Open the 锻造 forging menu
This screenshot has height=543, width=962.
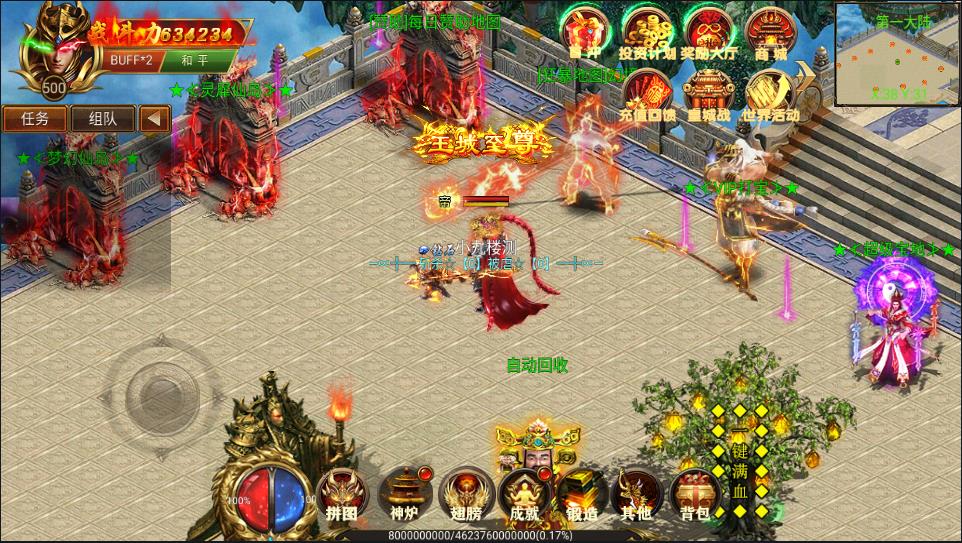[x=580, y=494]
